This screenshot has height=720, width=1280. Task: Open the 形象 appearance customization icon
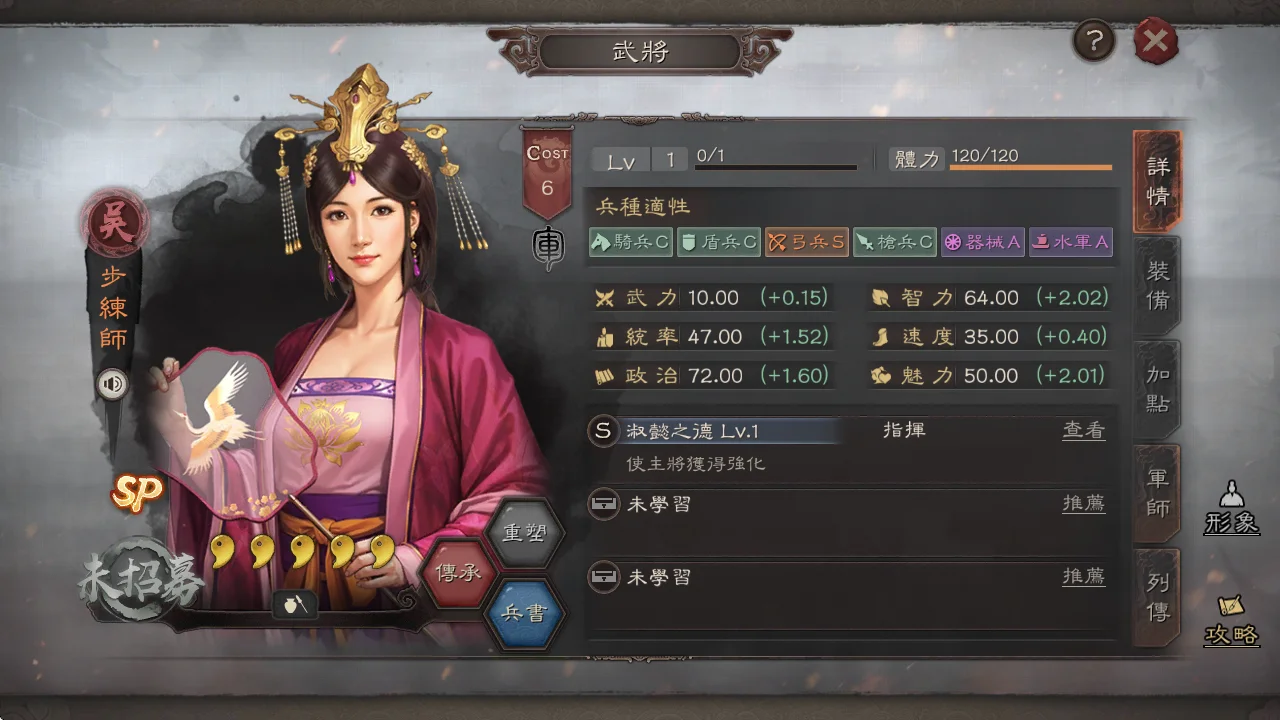coord(1231,509)
